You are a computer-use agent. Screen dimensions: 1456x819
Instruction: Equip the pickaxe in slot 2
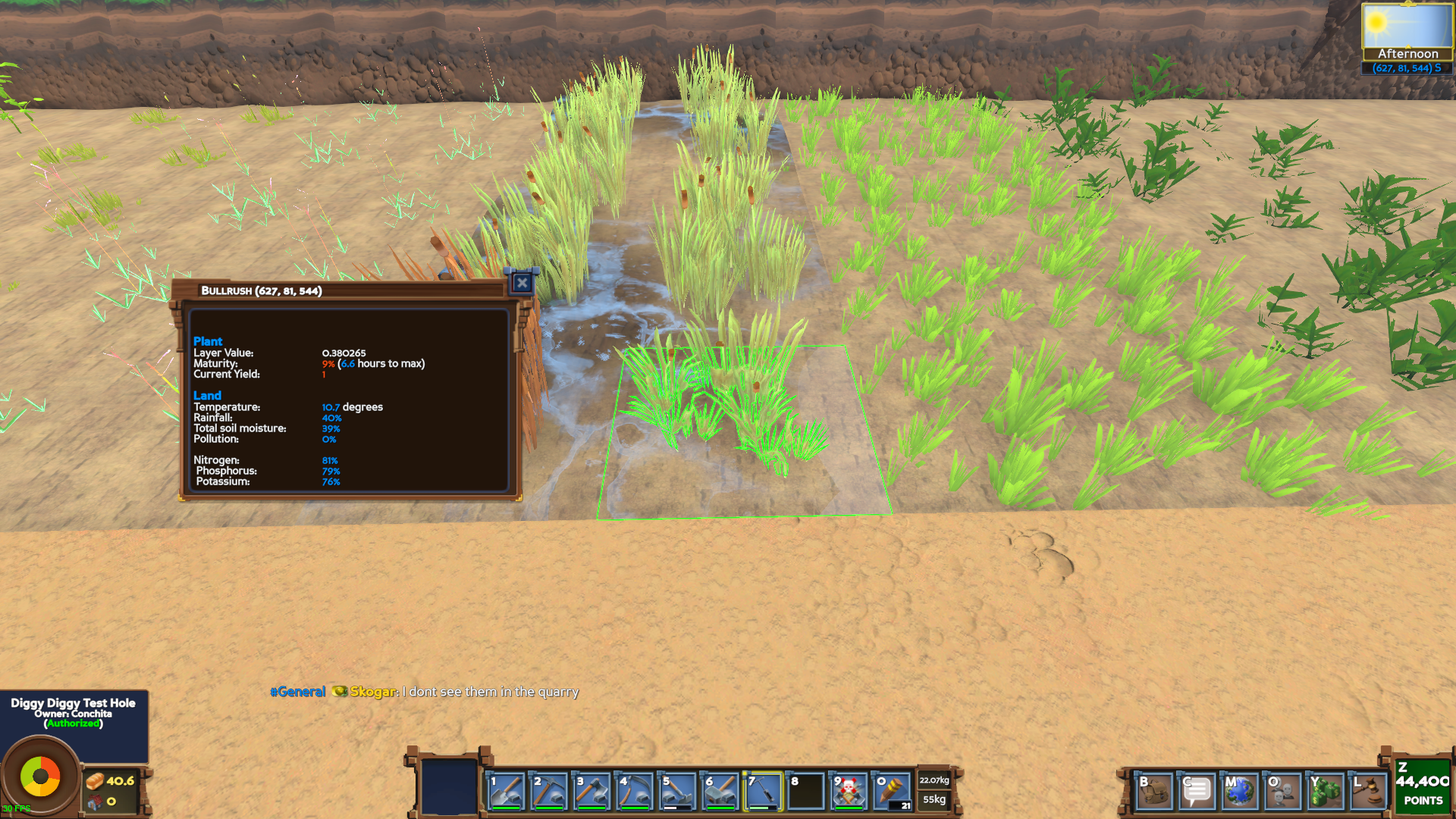549,791
